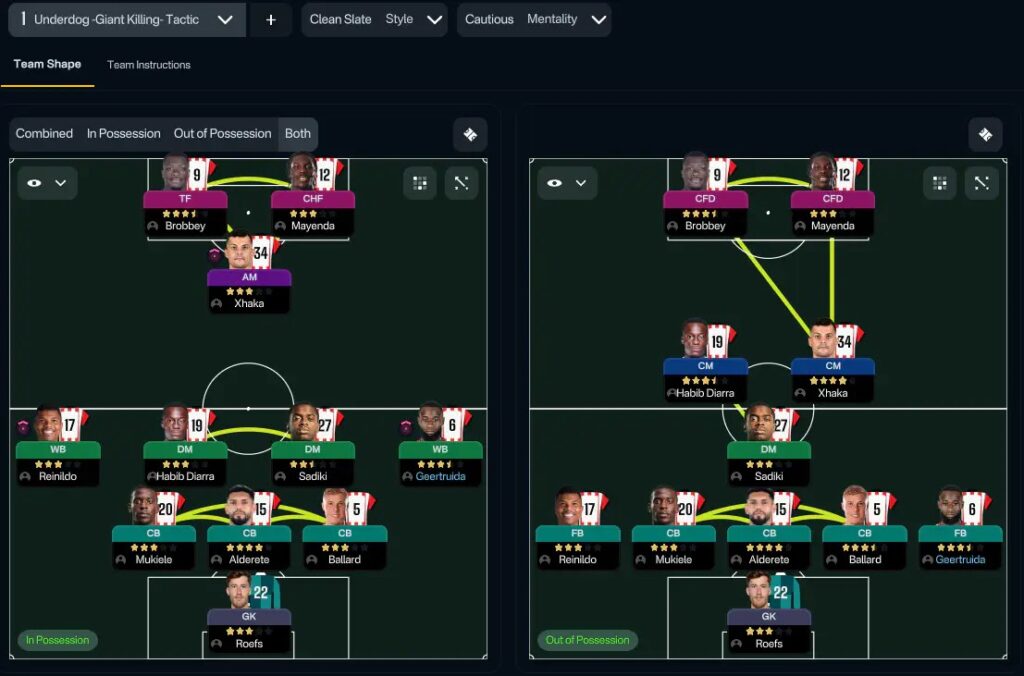This screenshot has width=1024, height=676.
Task: Select the Team Shape tab
Action: (x=48, y=65)
